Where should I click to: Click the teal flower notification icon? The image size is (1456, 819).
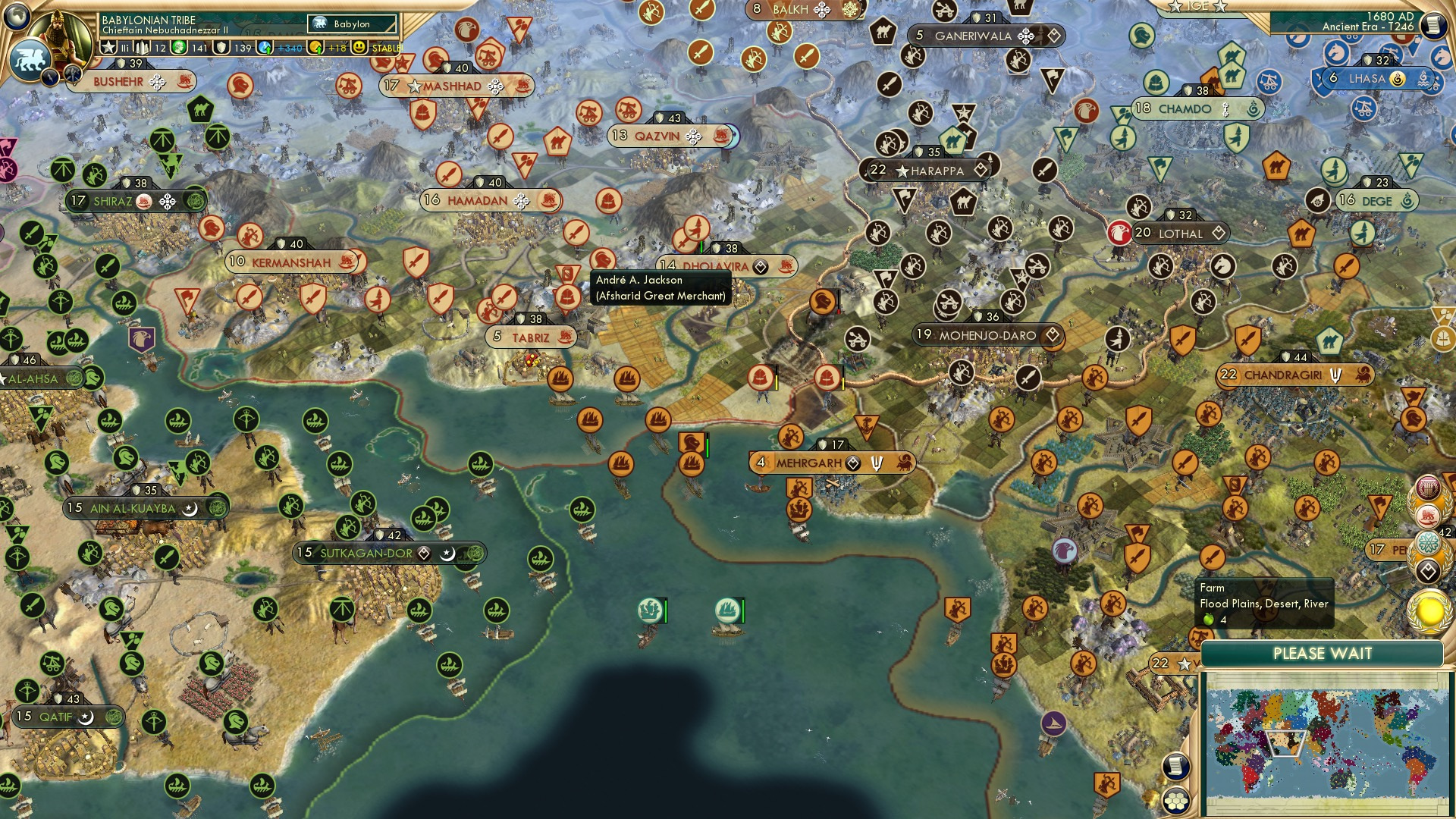tap(1428, 541)
